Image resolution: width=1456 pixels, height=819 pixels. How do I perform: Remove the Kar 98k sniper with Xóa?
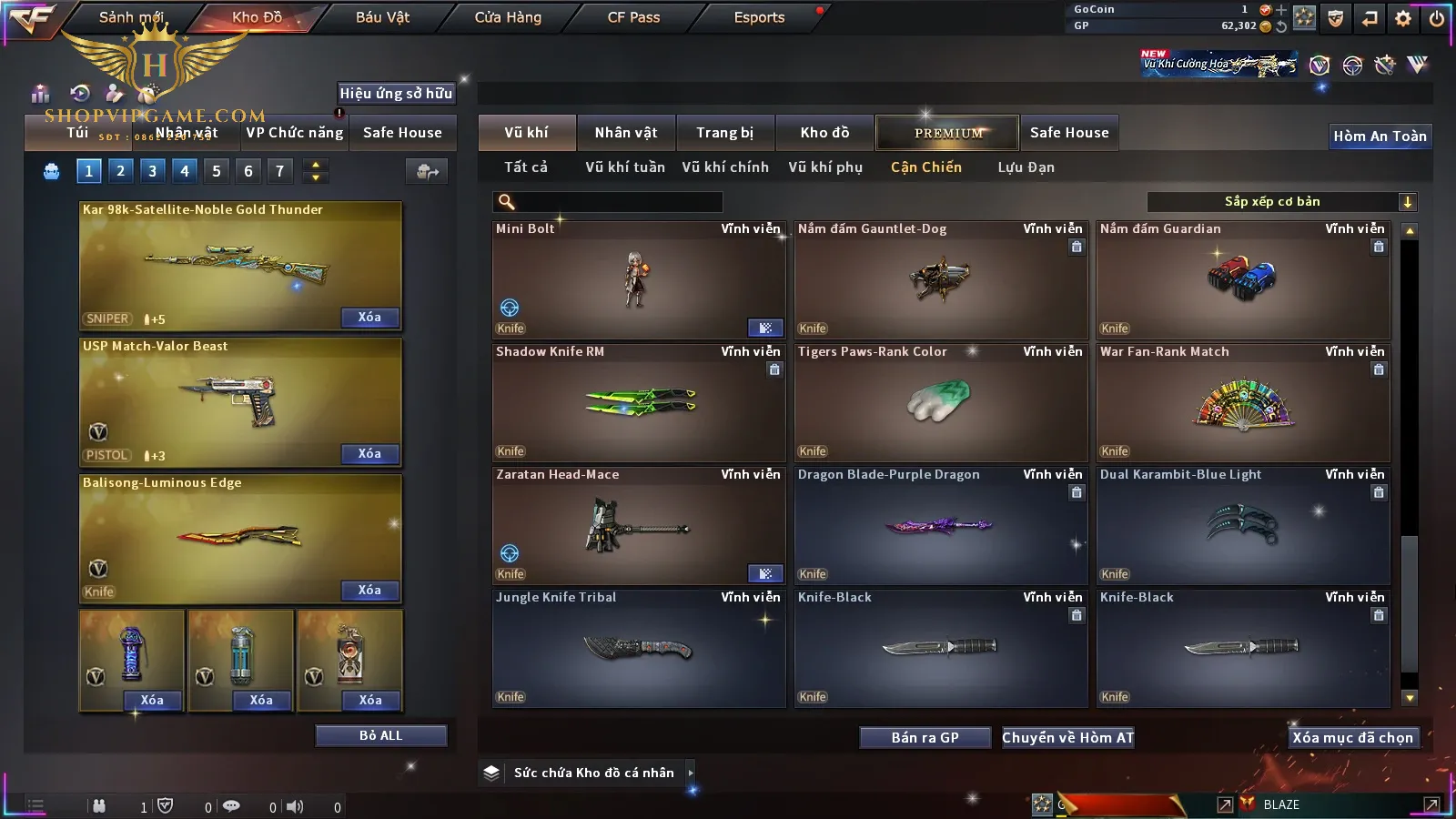(369, 318)
